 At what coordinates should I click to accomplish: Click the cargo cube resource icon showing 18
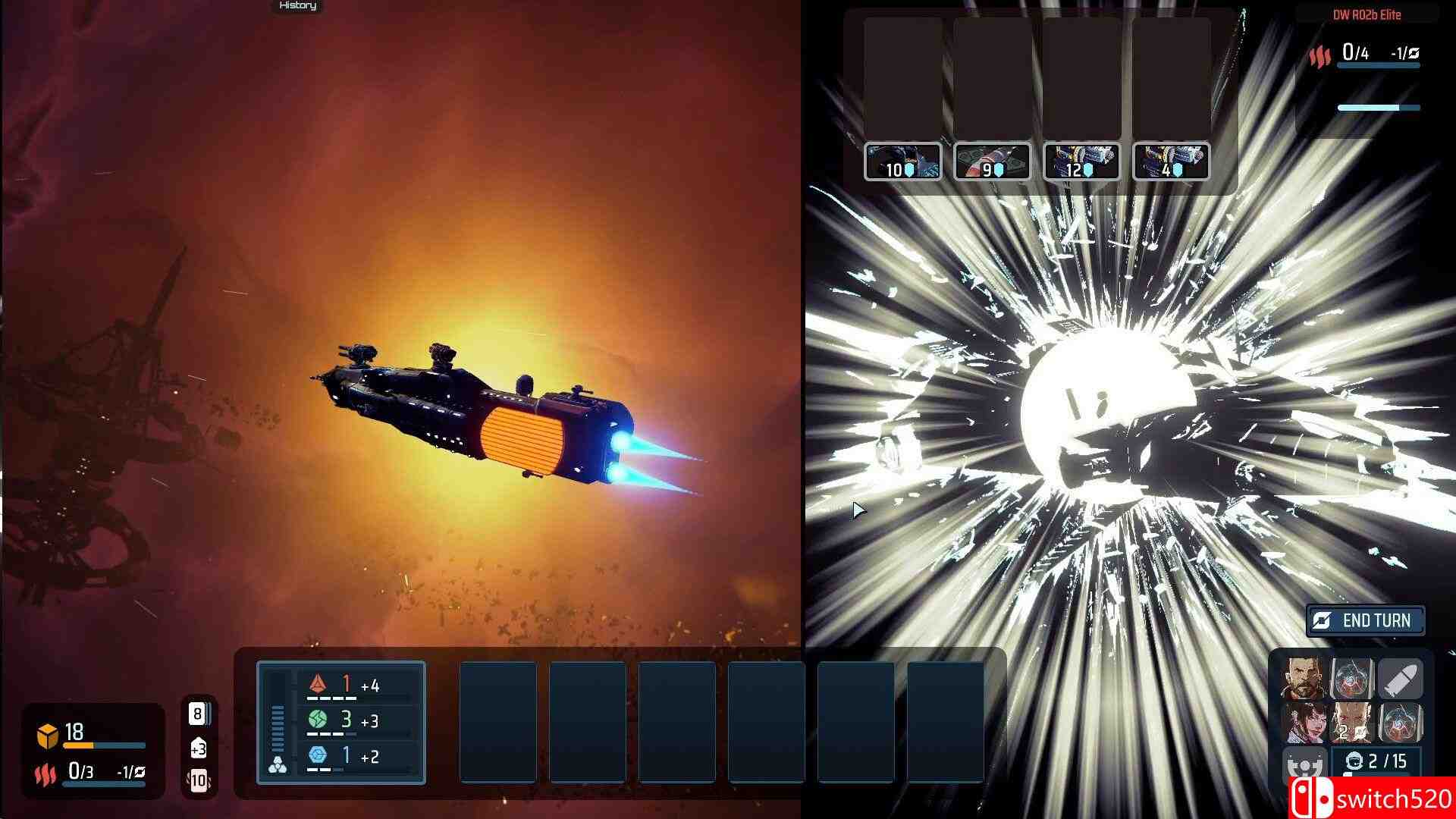click(48, 733)
